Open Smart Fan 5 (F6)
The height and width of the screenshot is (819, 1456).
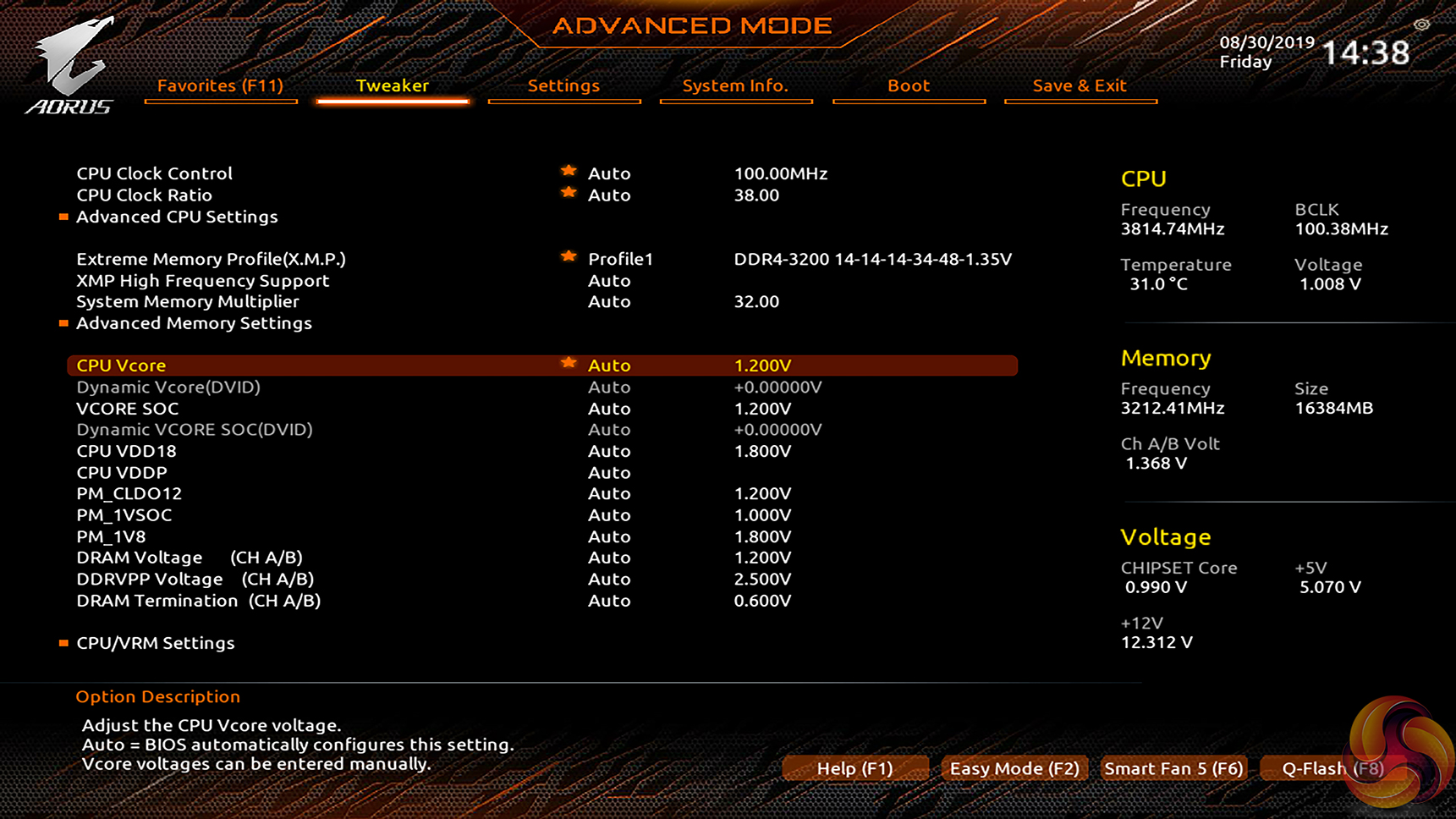pyautogui.click(x=1173, y=768)
